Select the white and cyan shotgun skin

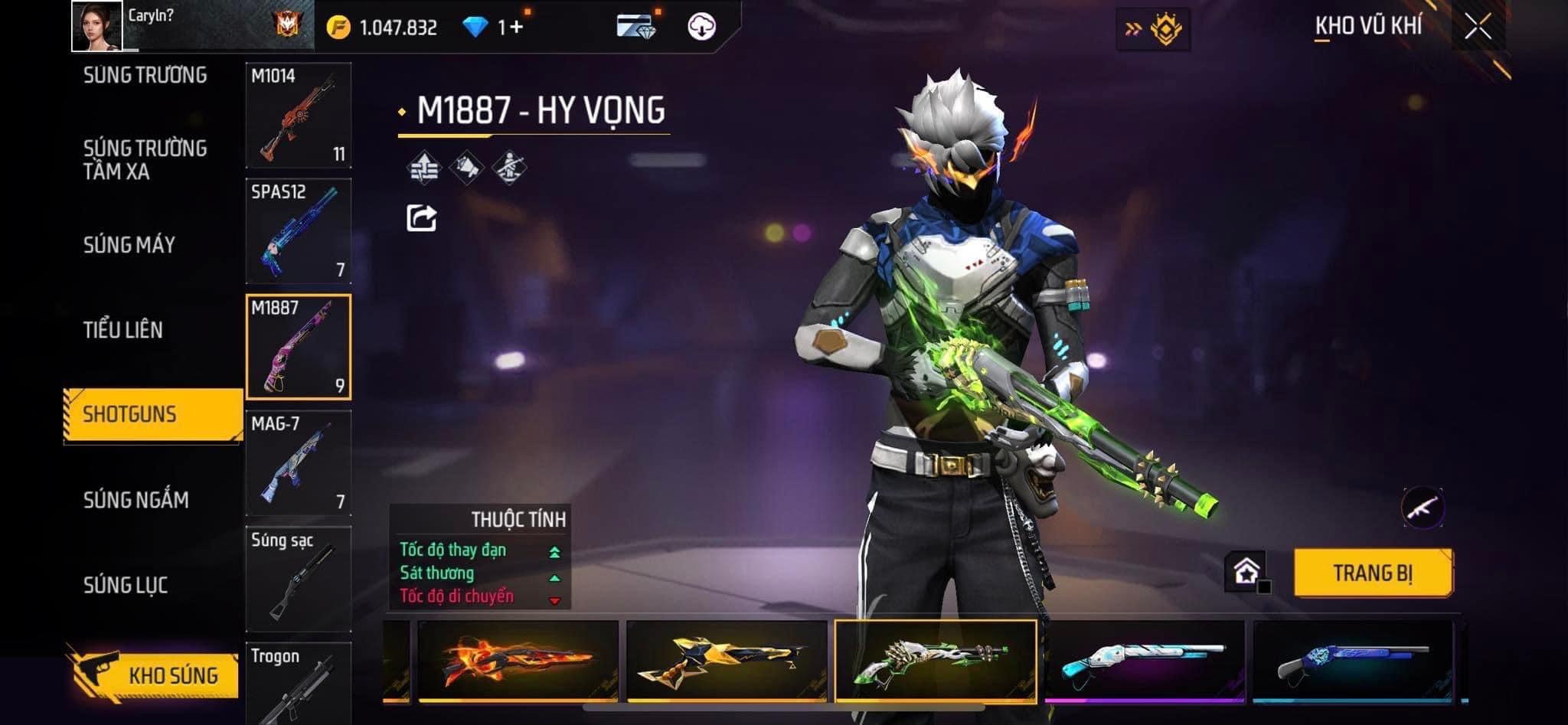pyautogui.click(x=1145, y=660)
